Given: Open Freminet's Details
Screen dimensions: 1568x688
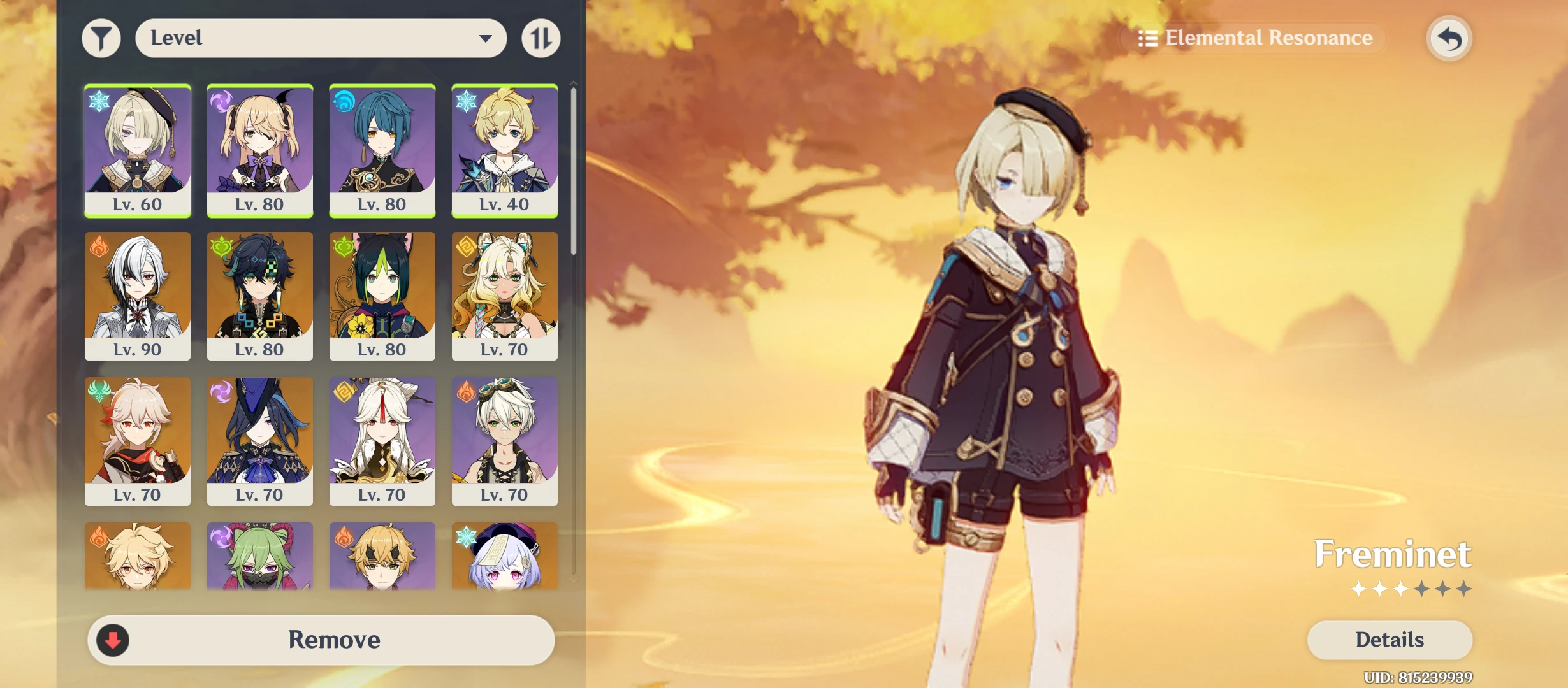Looking at the screenshot, I should pos(1390,640).
